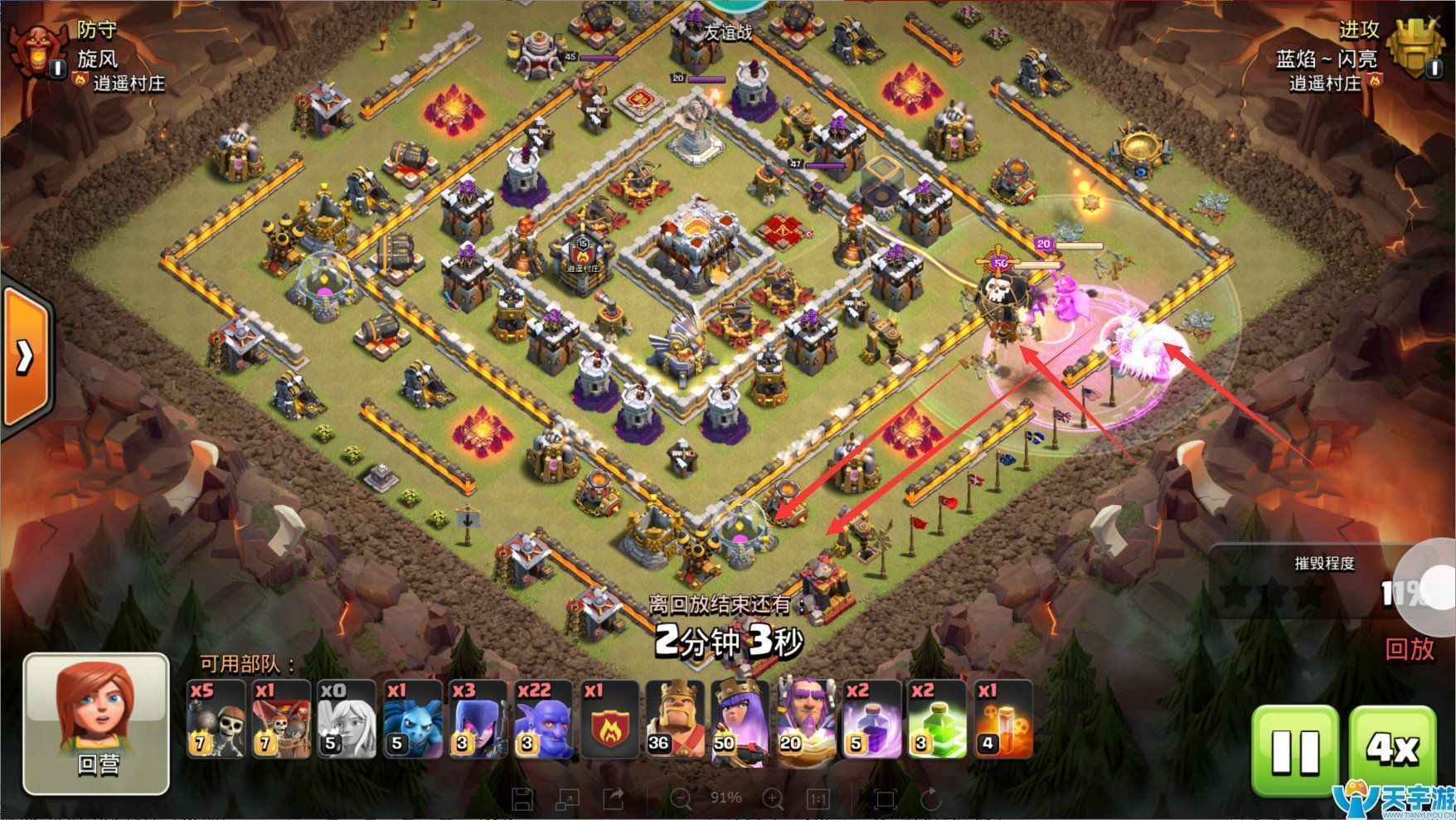This screenshot has height=820, width=1456.
Task: Expand the orange side panel arrow
Action: [x=25, y=357]
